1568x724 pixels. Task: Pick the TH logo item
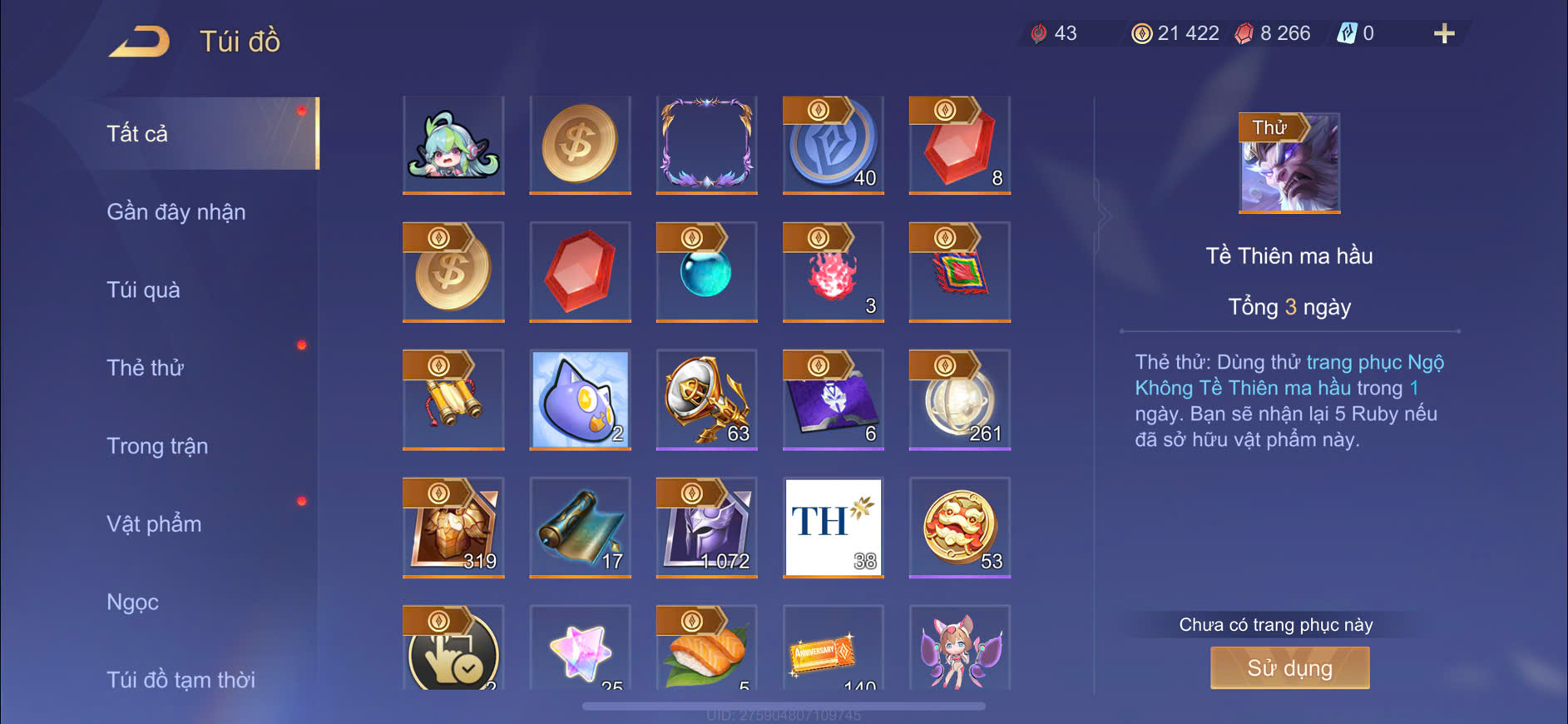coord(833,528)
